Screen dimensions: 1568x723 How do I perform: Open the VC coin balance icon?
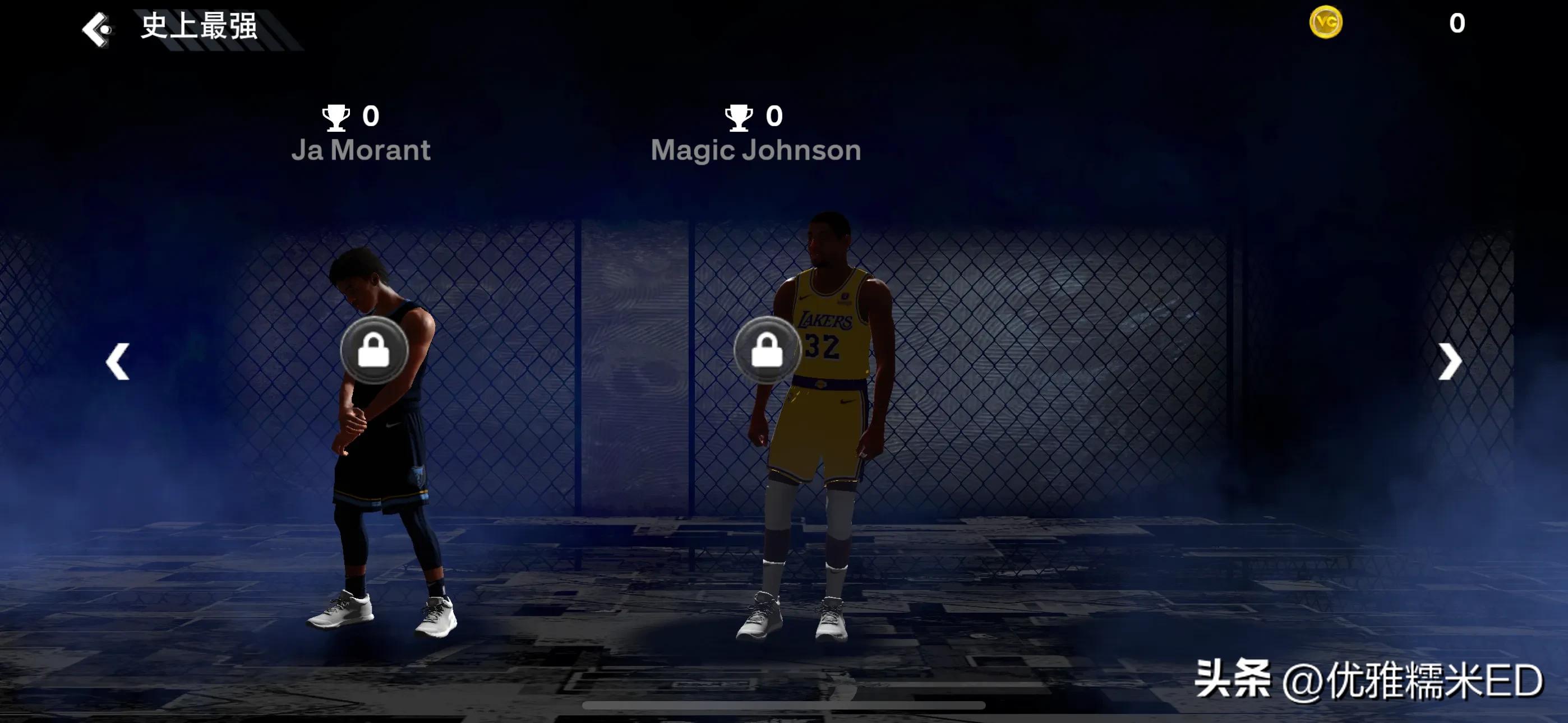(1326, 22)
